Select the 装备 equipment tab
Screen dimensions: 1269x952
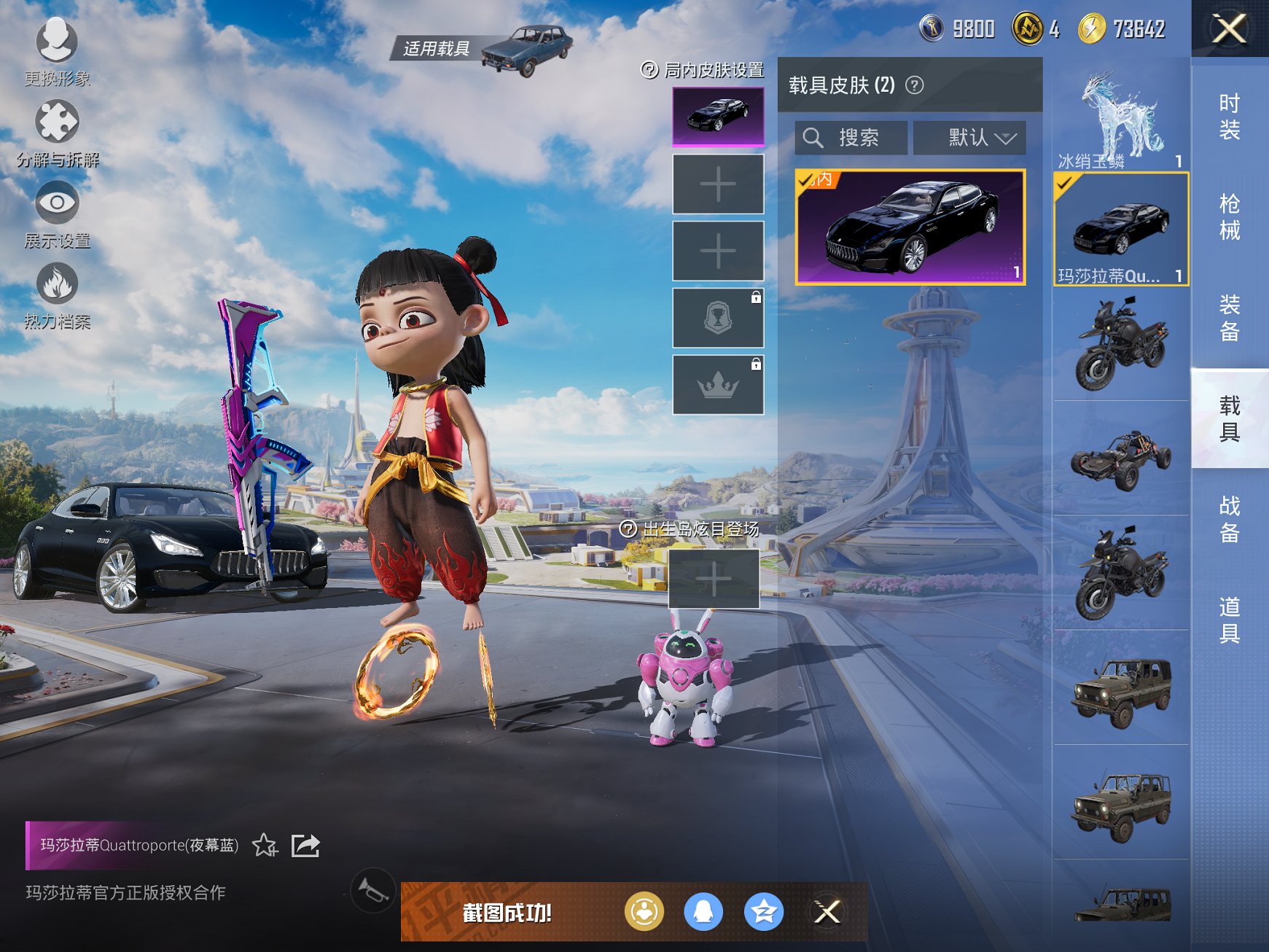[x=1229, y=318]
